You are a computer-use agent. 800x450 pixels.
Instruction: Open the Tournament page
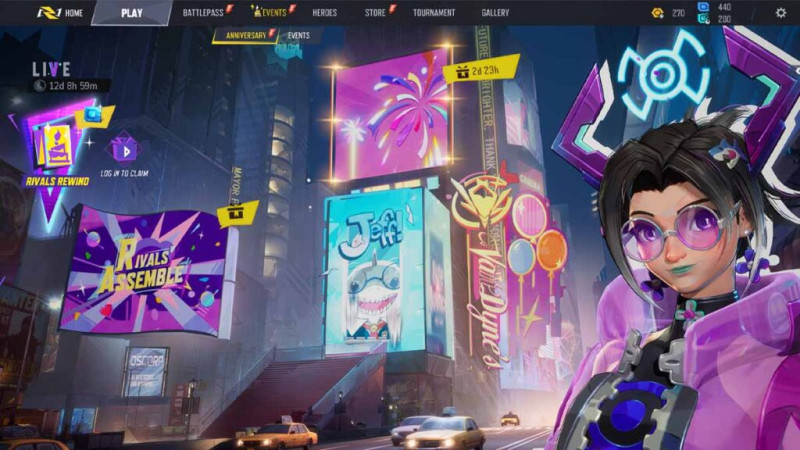433,13
